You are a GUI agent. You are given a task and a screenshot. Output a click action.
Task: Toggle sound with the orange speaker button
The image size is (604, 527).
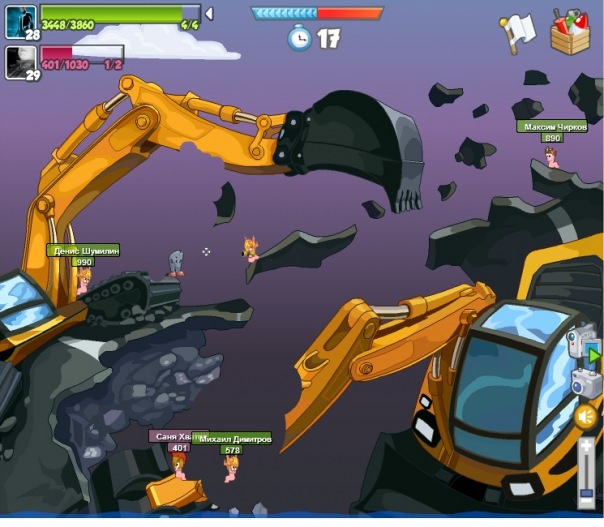[586, 417]
